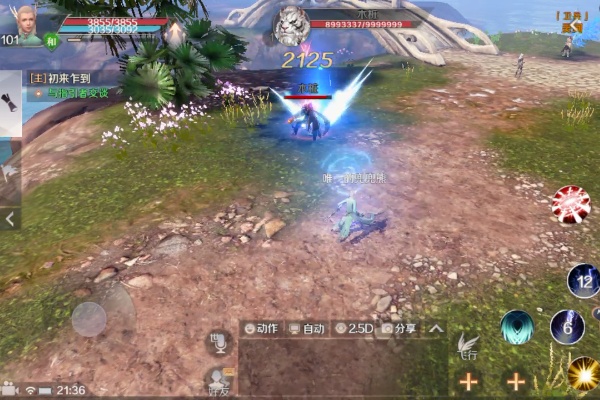The height and width of the screenshot is (400, 600).
Task: Expand the left side panel arrow
Action: [9, 217]
